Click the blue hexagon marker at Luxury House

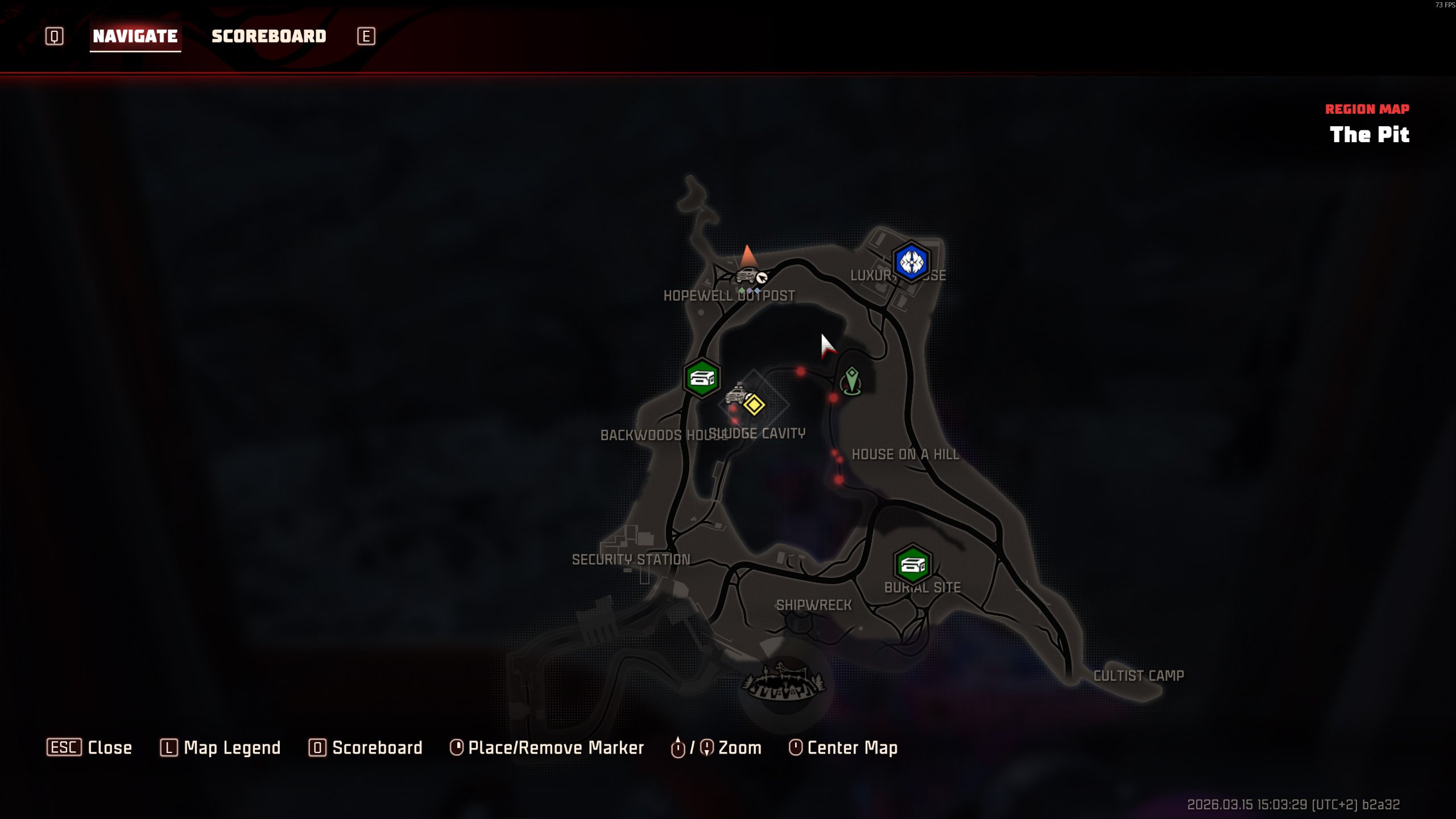pyautogui.click(x=911, y=262)
